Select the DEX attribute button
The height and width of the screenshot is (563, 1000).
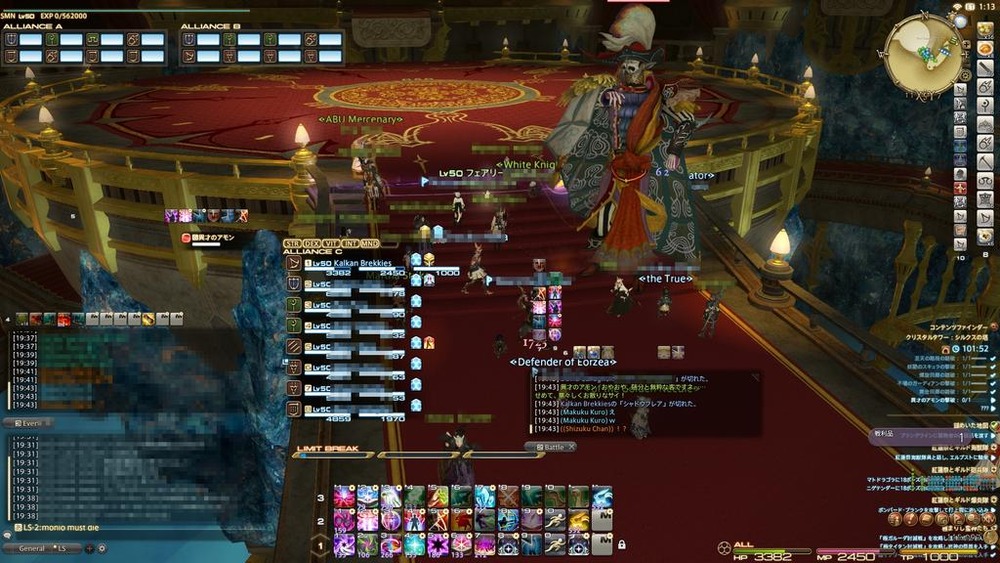(x=310, y=242)
